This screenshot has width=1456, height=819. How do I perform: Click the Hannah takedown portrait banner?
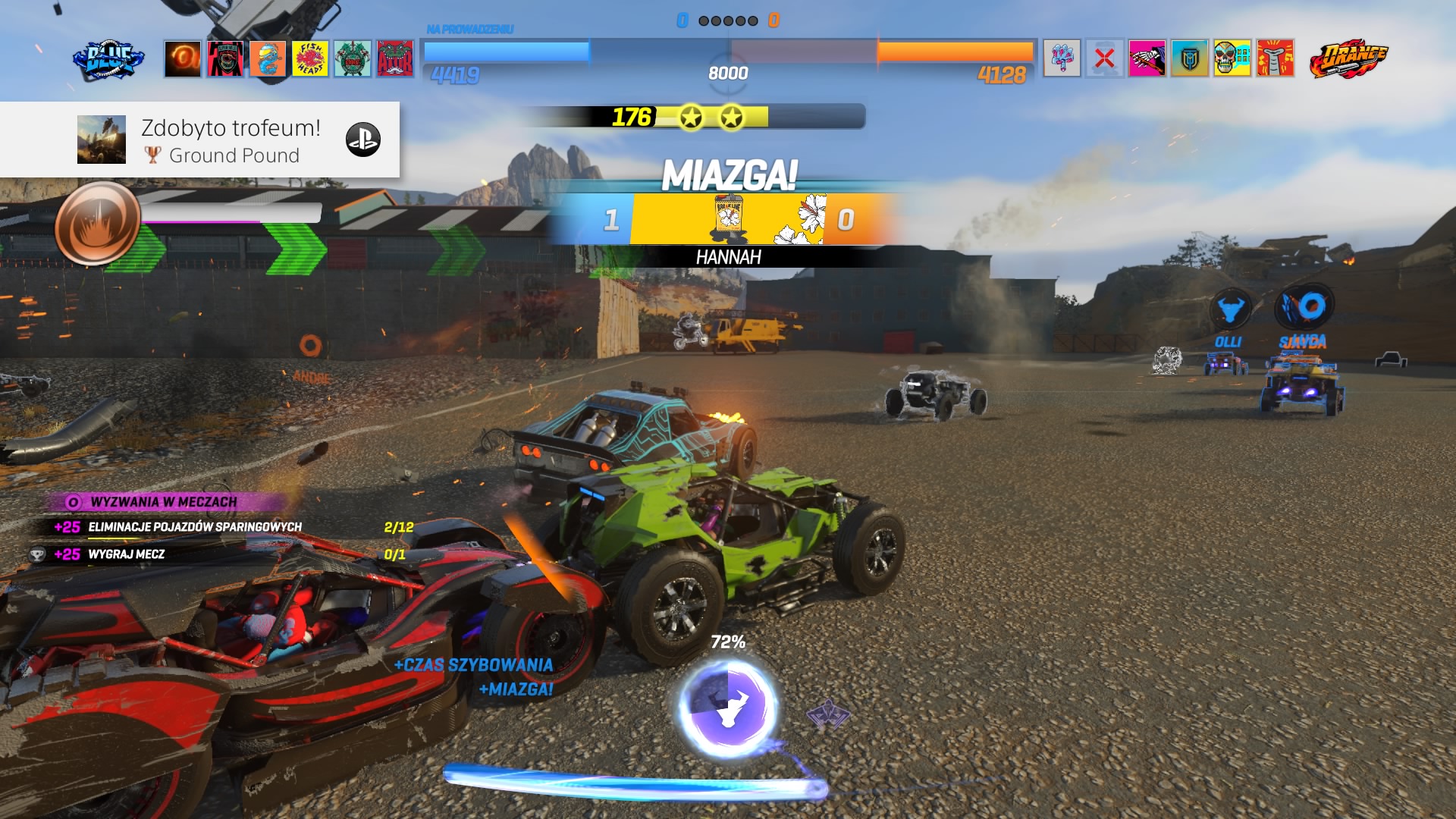click(x=728, y=219)
